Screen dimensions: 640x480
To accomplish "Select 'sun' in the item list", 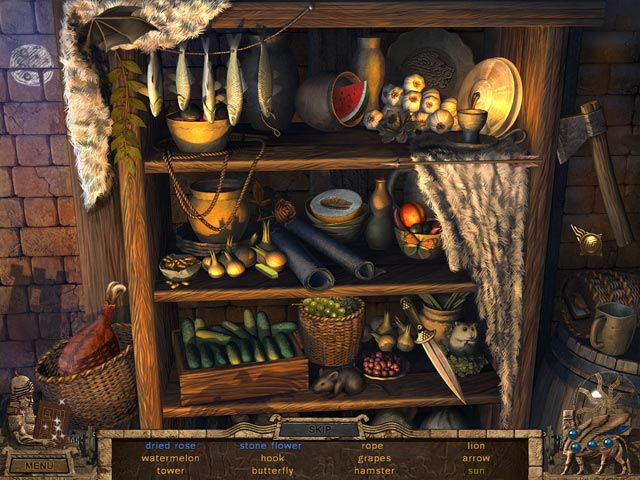I will (477, 470).
